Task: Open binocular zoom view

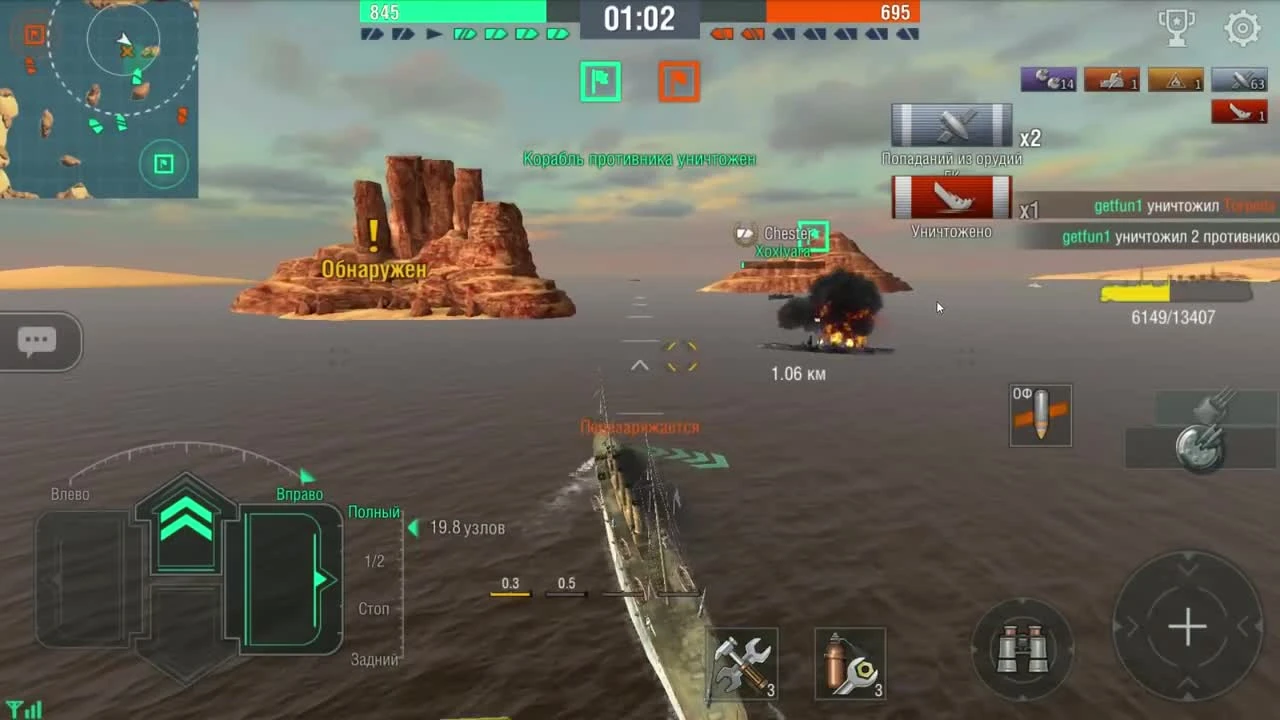Action: 1021,649
